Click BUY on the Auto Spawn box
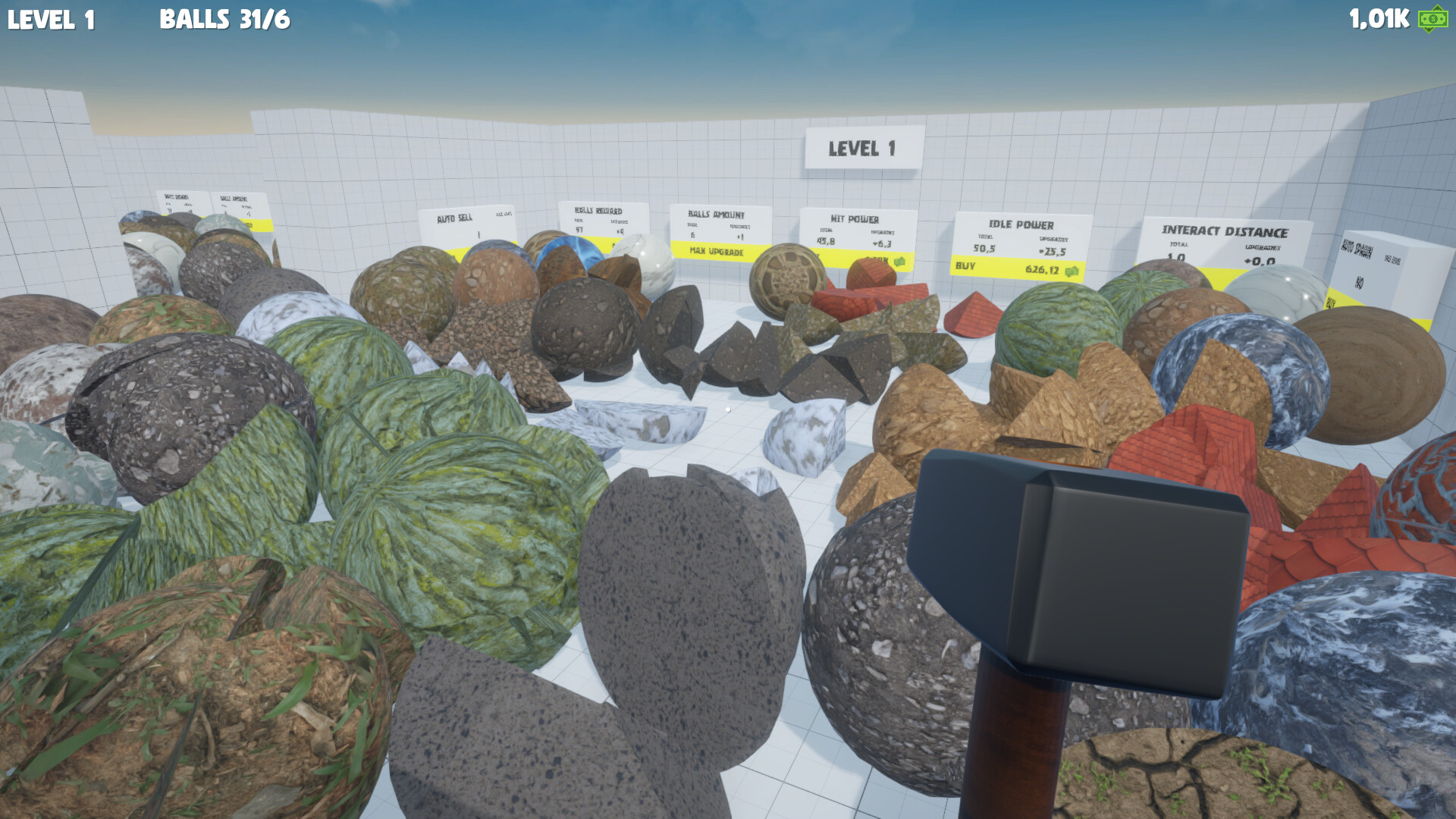The width and height of the screenshot is (1456, 819). pos(1332,303)
